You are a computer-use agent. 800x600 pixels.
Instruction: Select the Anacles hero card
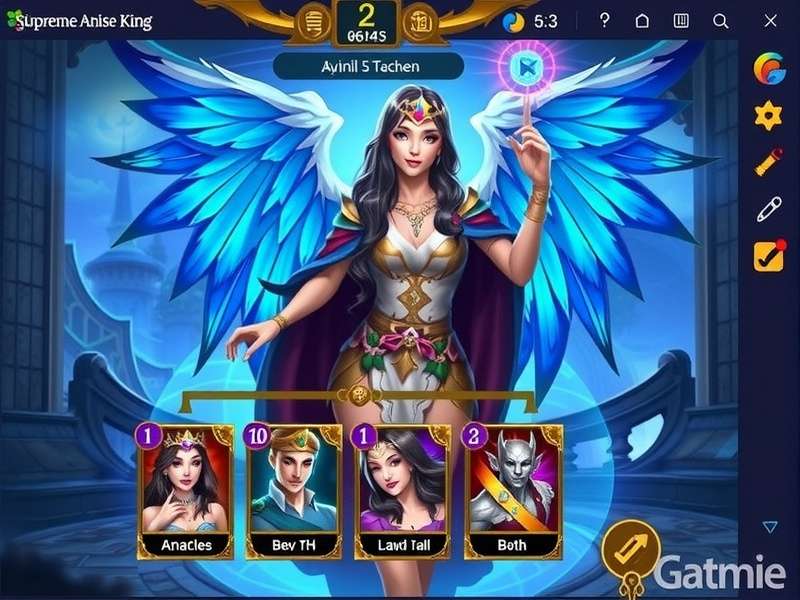pos(185,490)
